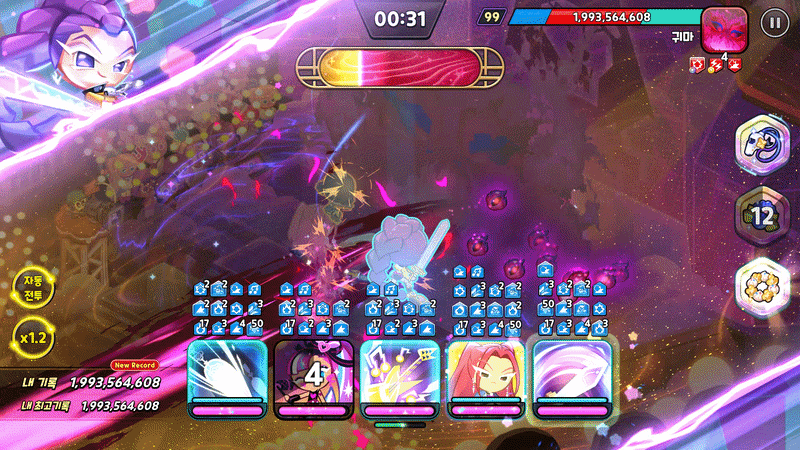This screenshot has width=800, height=450.
Task: Tap the cookie skill card showing cooldown 4
Action: 311,375
